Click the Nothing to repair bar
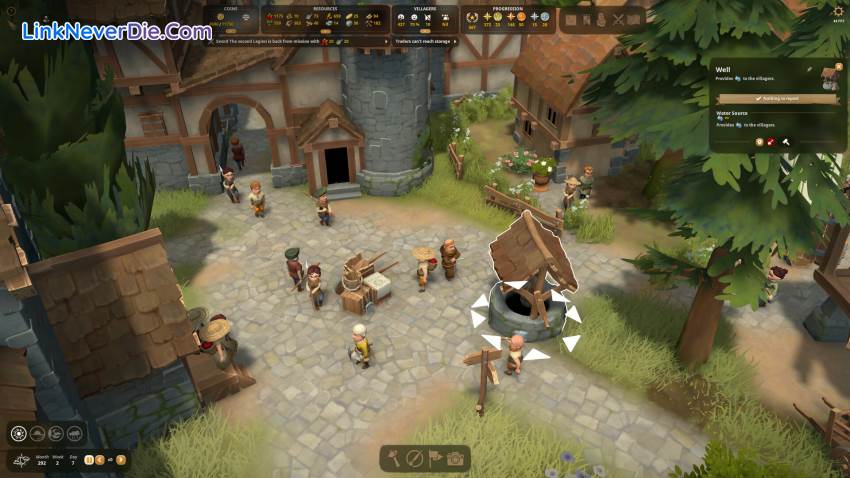 point(777,98)
